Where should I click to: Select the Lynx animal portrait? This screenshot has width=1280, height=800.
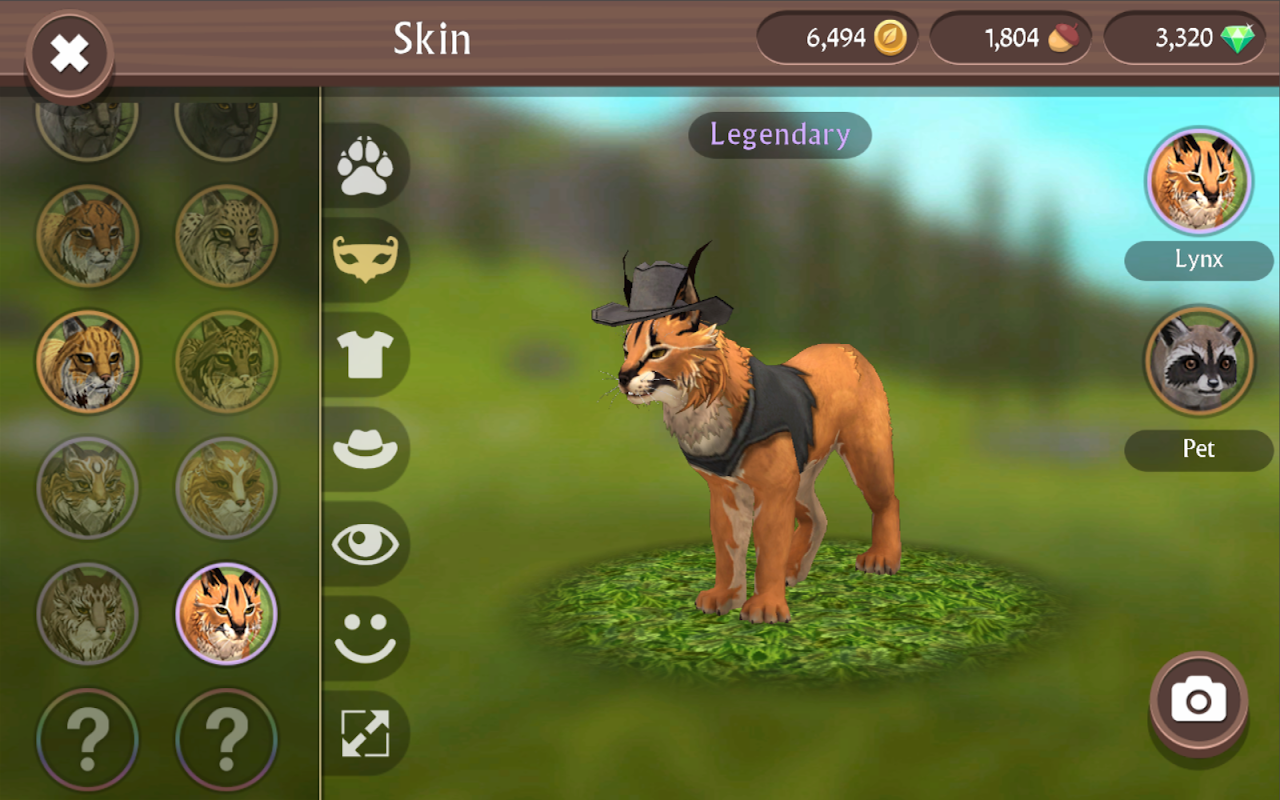click(1199, 180)
